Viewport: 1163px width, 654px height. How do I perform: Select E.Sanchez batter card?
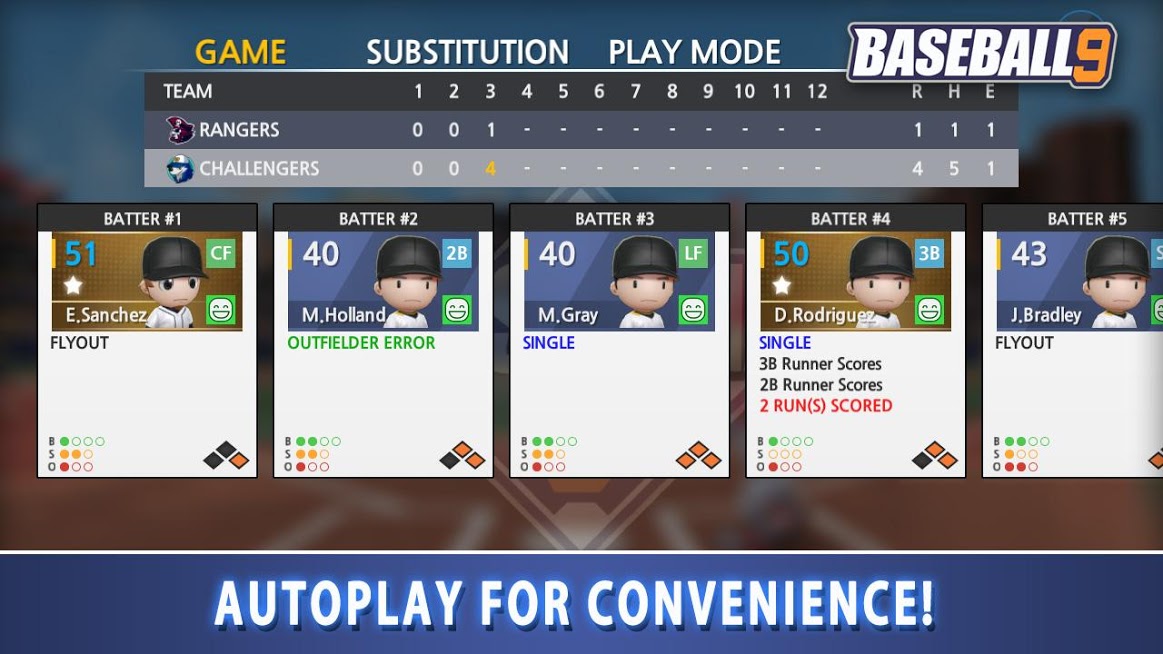[147, 340]
